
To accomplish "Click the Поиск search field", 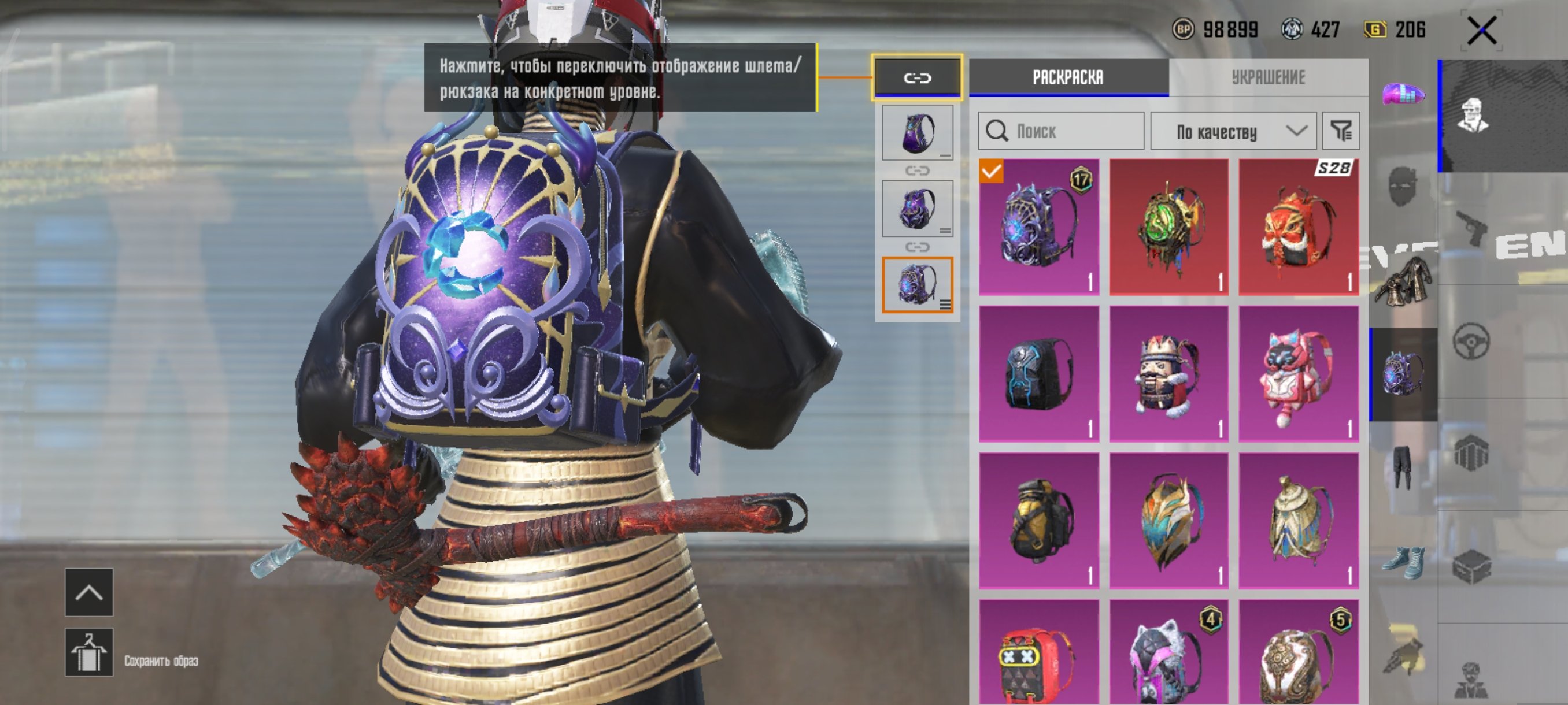I will pyautogui.click(x=1061, y=131).
